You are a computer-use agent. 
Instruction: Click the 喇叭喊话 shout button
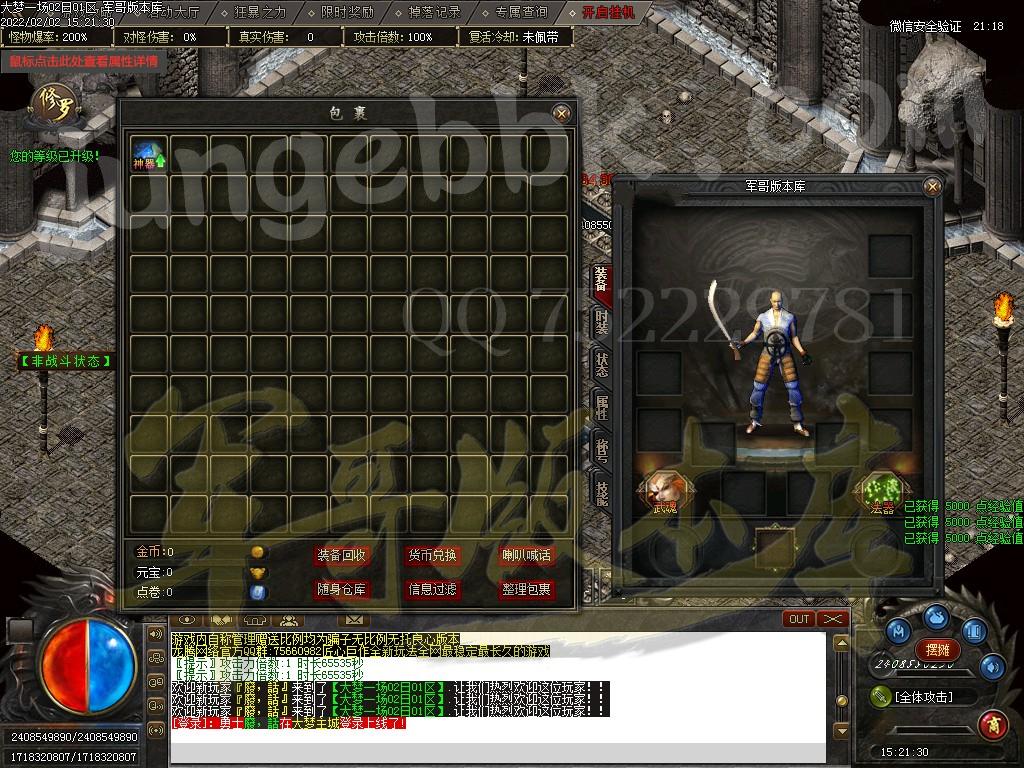pyautogui.click(x=526, y=556)
